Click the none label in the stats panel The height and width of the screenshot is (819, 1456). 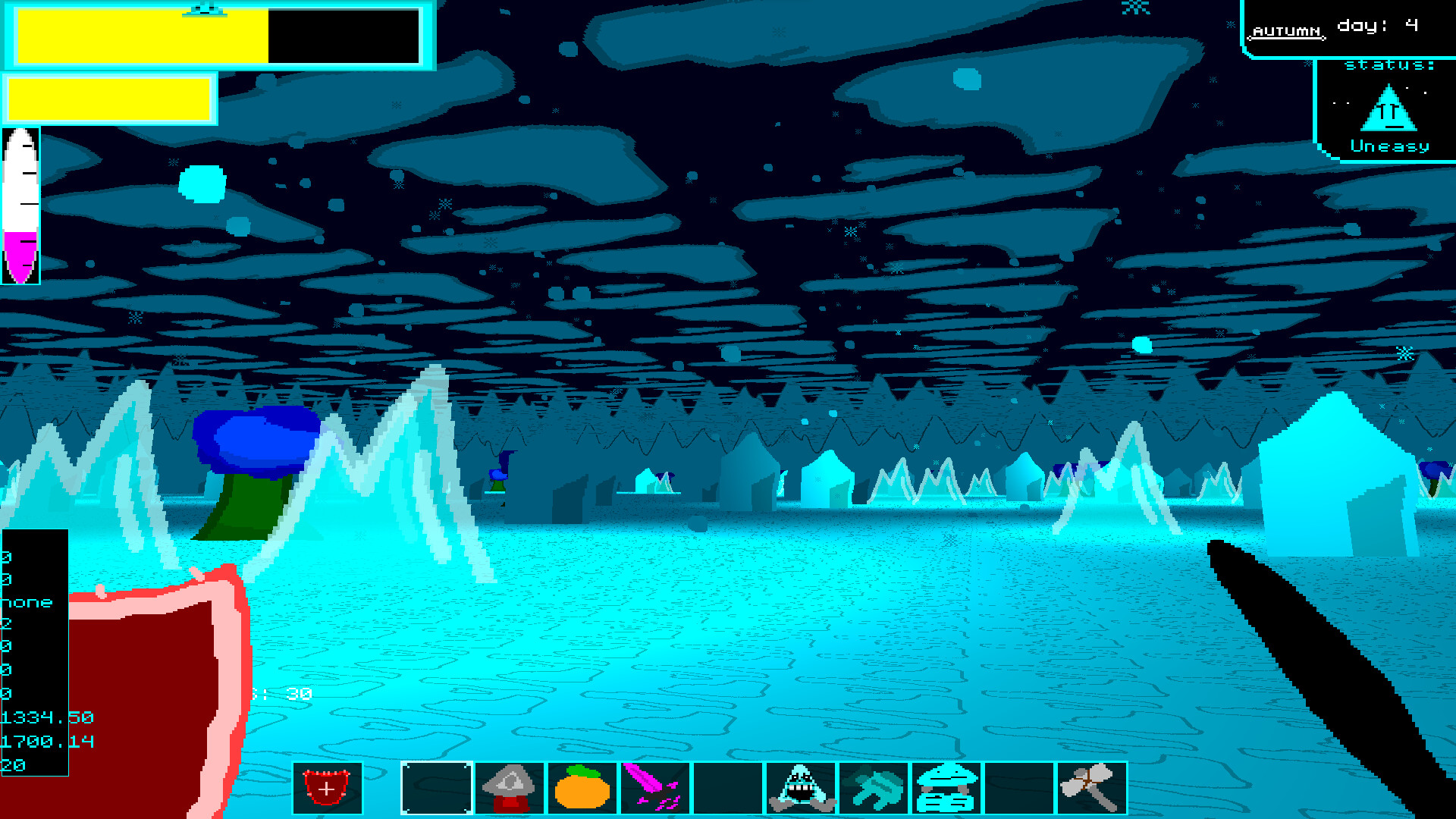27,603
